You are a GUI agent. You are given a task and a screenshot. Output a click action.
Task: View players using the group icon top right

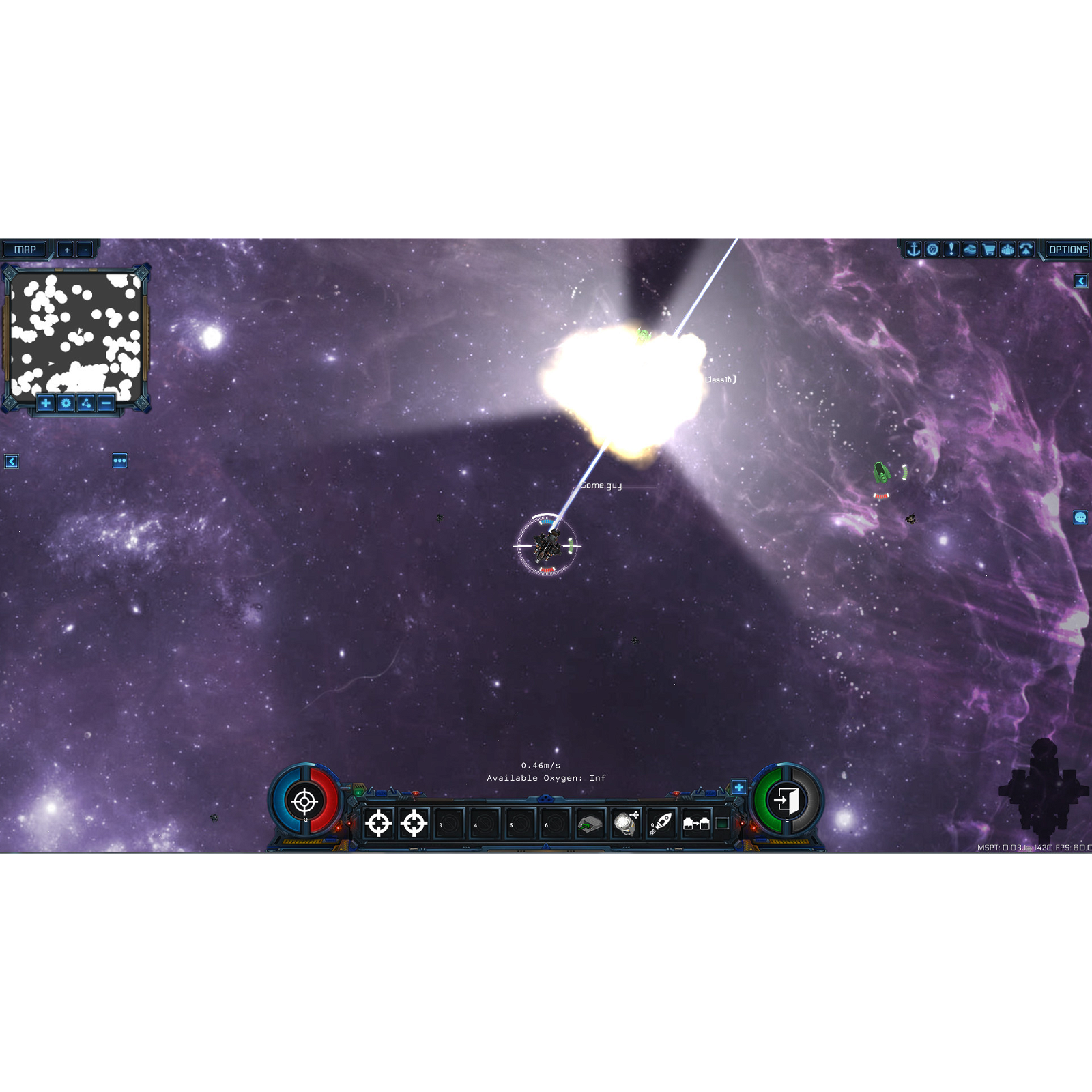1007,249
